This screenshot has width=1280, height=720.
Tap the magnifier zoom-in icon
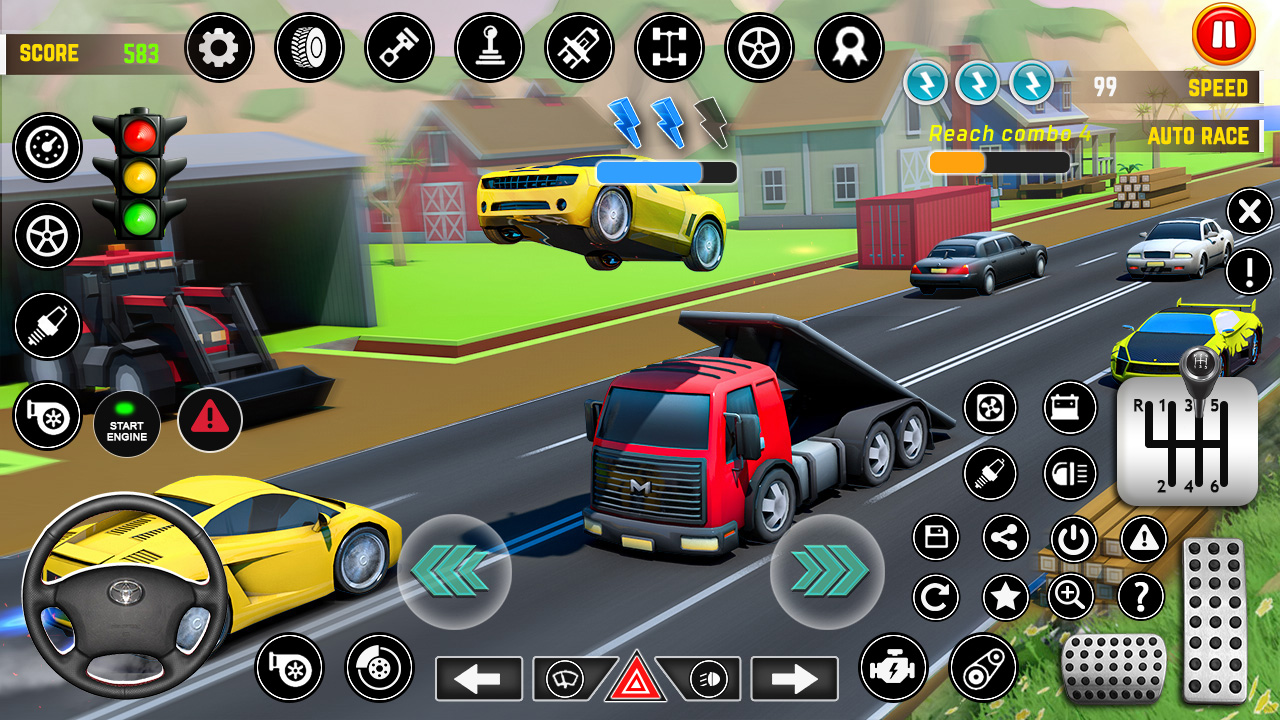(x=1070, y=598)
